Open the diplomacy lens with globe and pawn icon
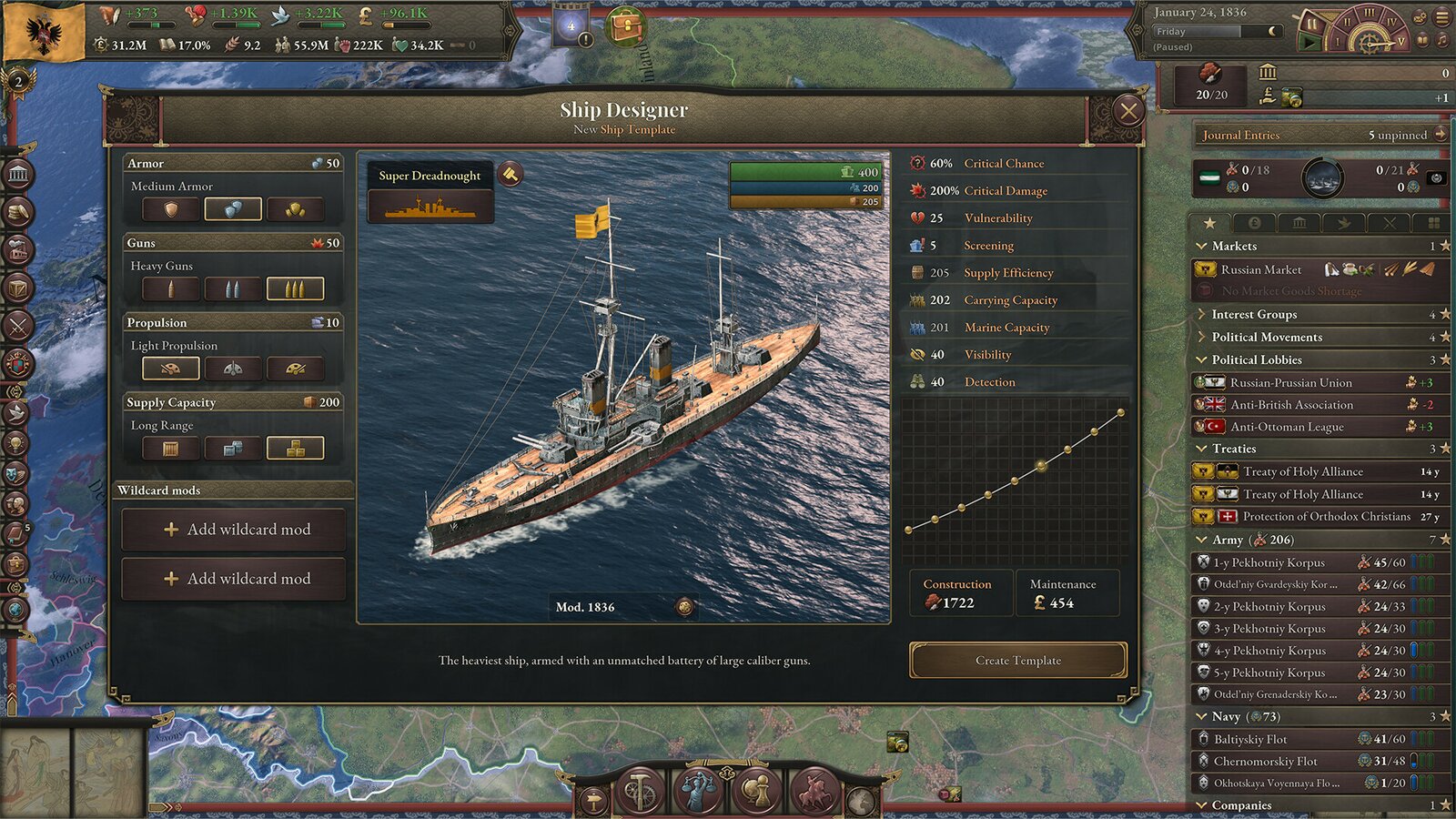Image resolution: width=1456 pixels, height=819 pixels. pyautogui.click(x=756, y=790)
